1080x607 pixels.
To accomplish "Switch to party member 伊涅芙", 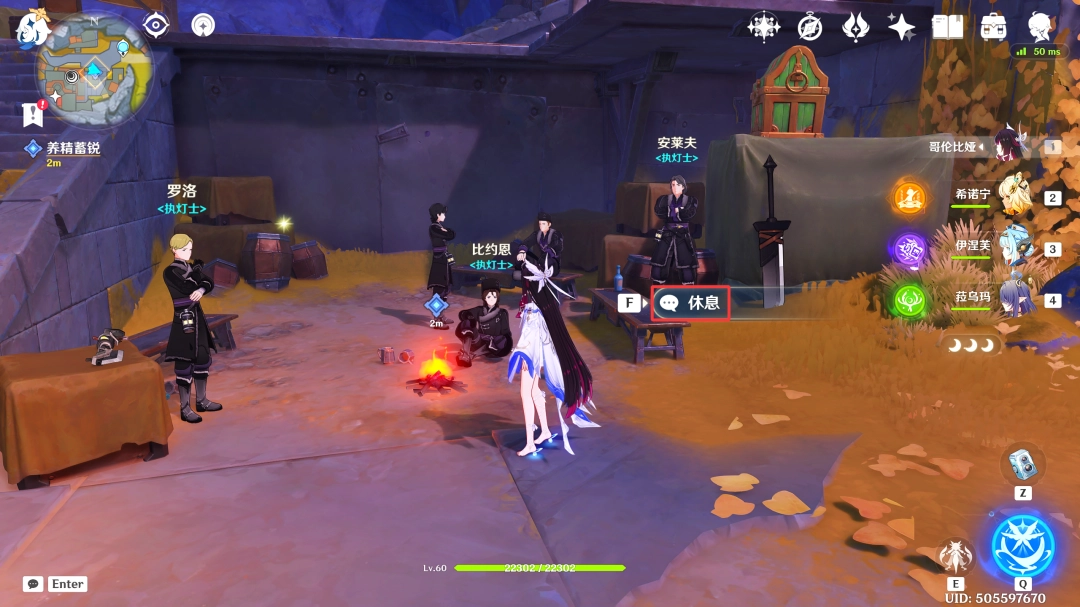I will coord(1014,248).
